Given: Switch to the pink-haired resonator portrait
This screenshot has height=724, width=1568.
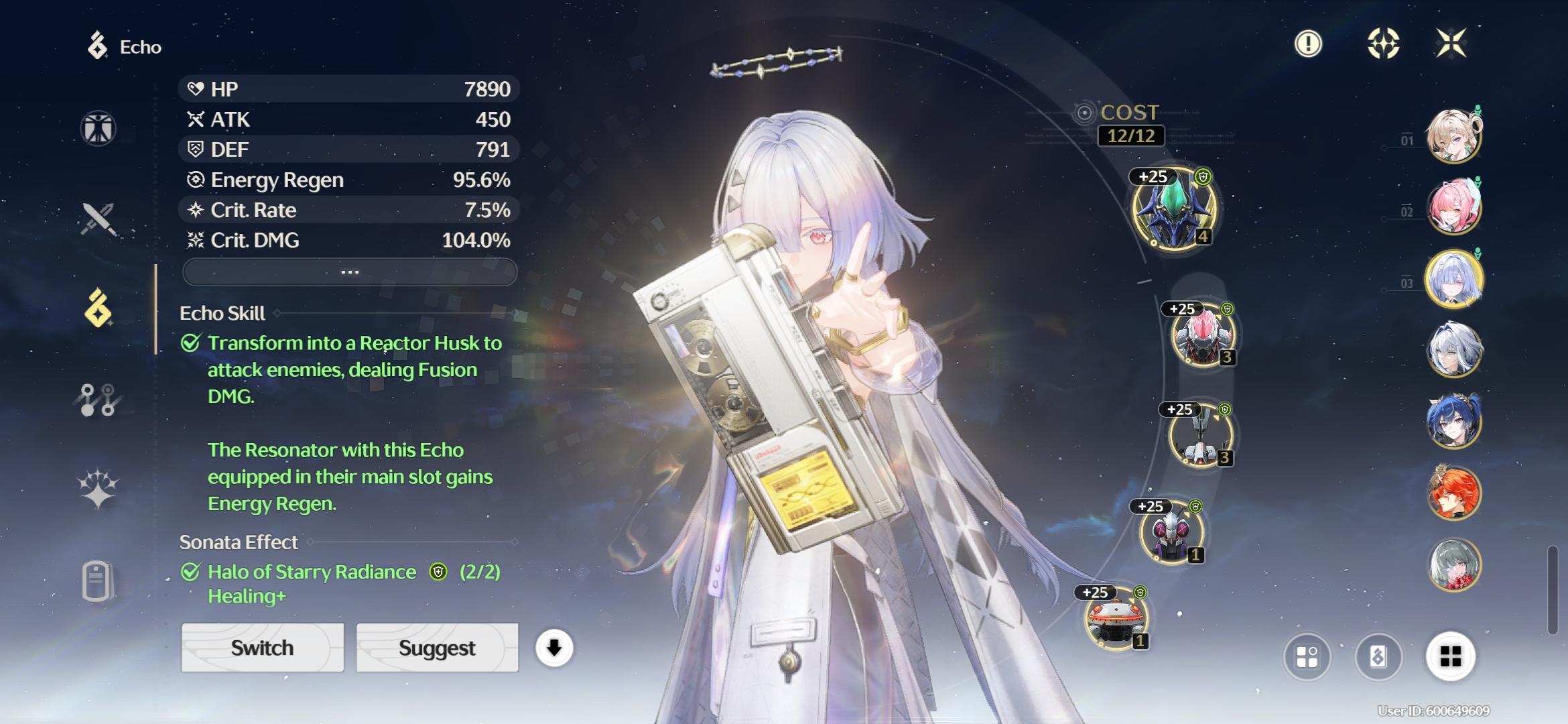Looking at the screenshot, I should 1453,206.
